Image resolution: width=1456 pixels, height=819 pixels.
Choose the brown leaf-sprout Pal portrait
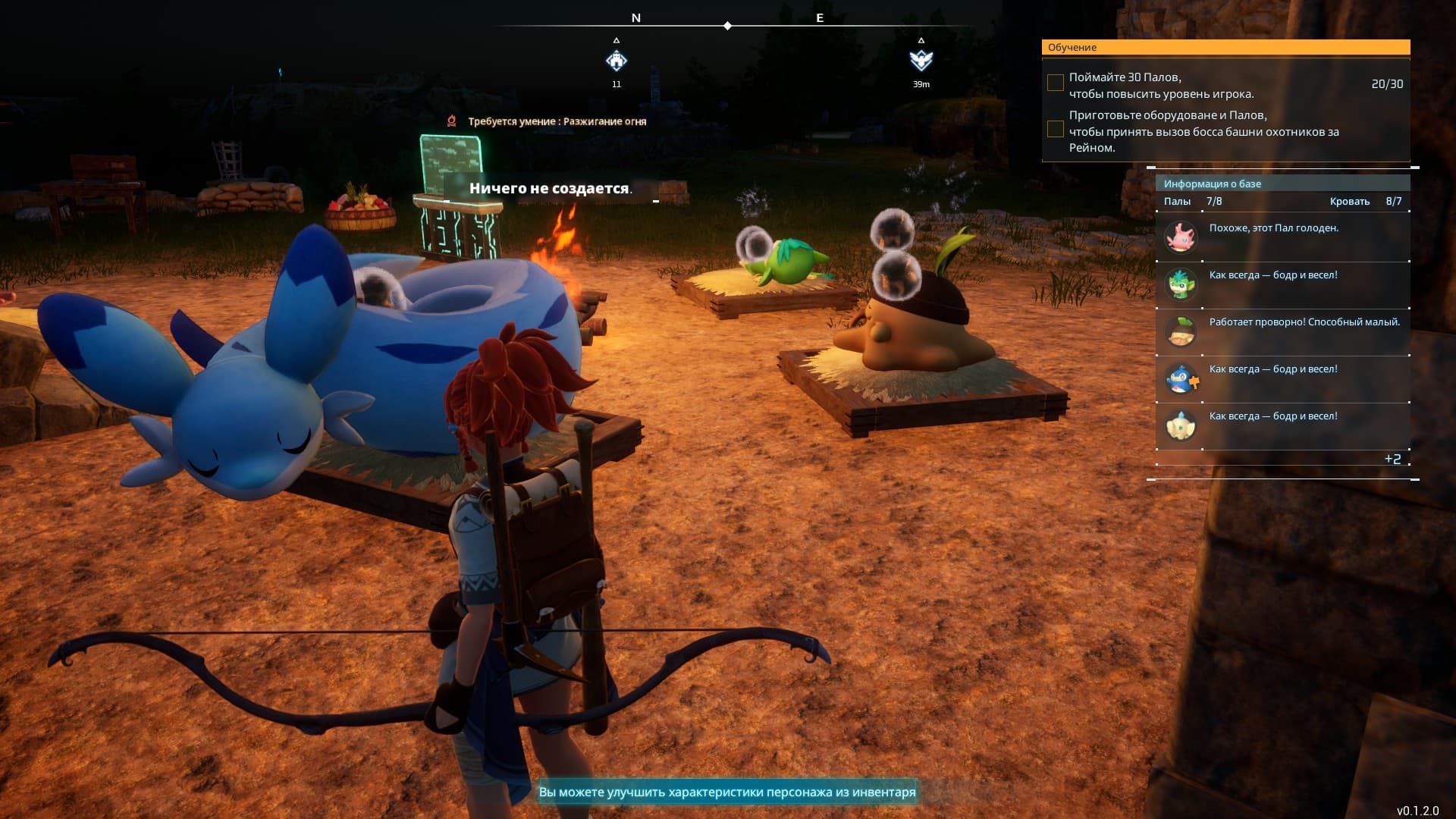(x=1180, y=331)
